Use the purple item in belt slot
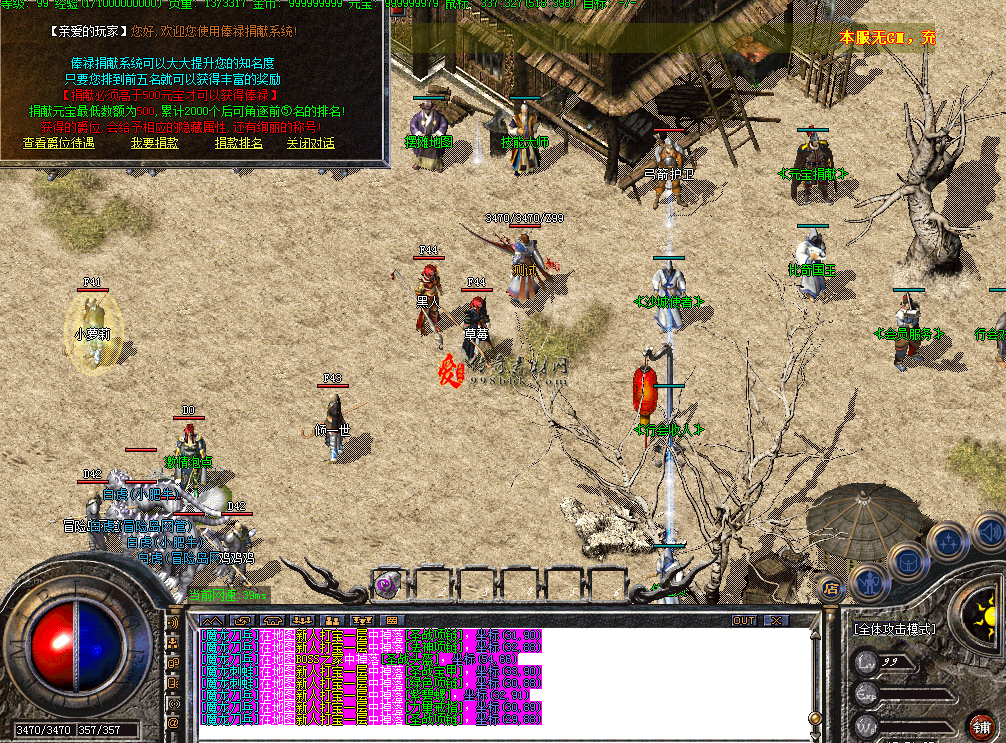 385,583
